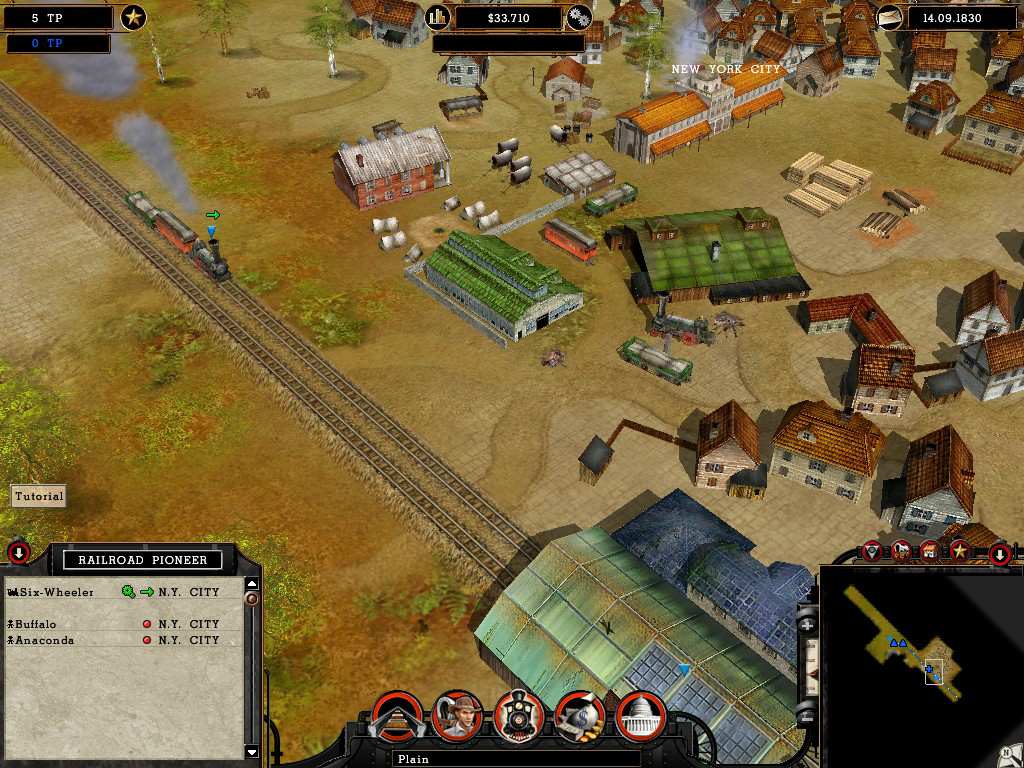This screenshot has height=768, width=1024.
Task: Zoom in with the minimap plus button
Action: [x=808, y=625]
